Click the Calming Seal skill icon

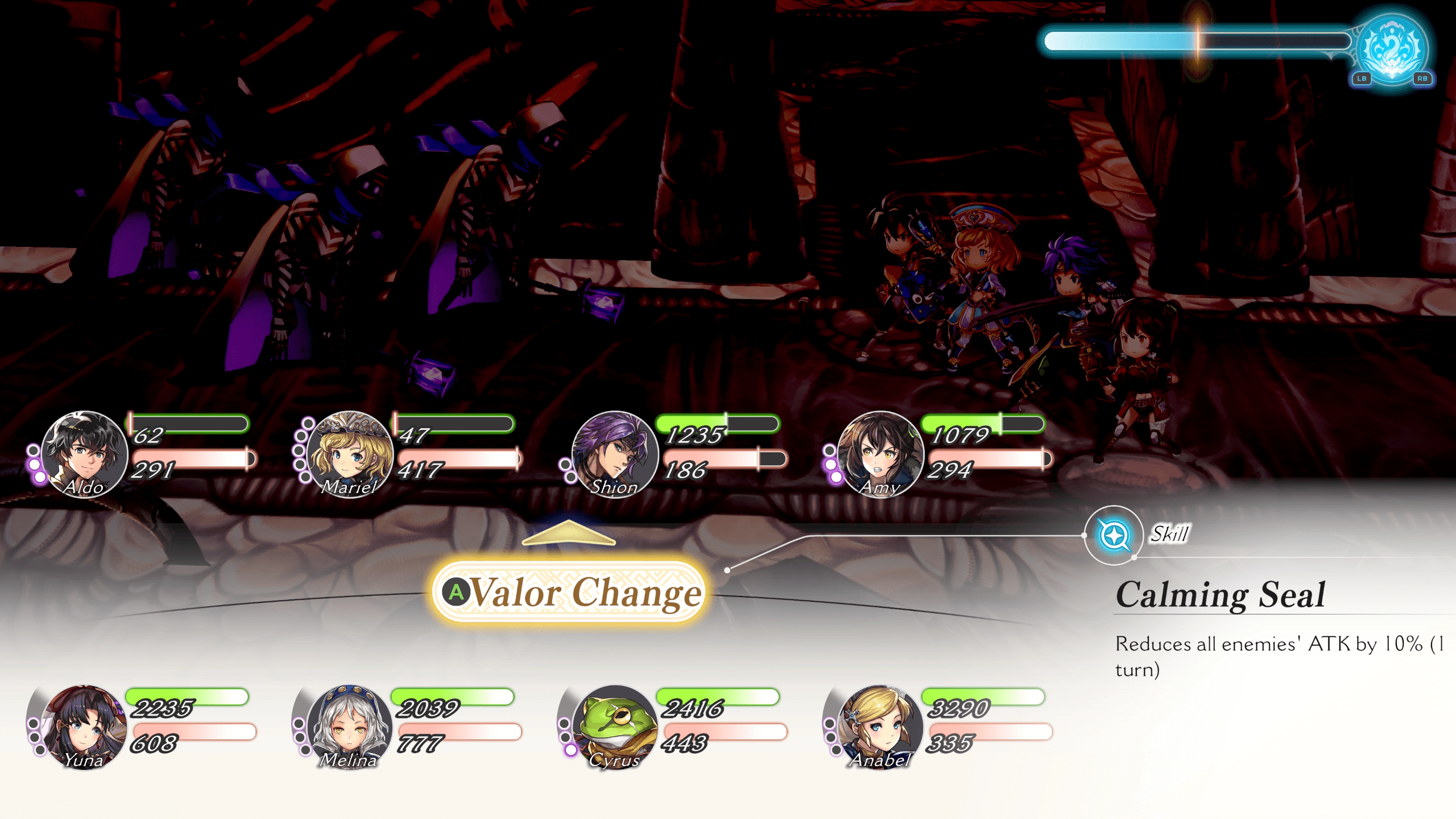[1114, 535]
